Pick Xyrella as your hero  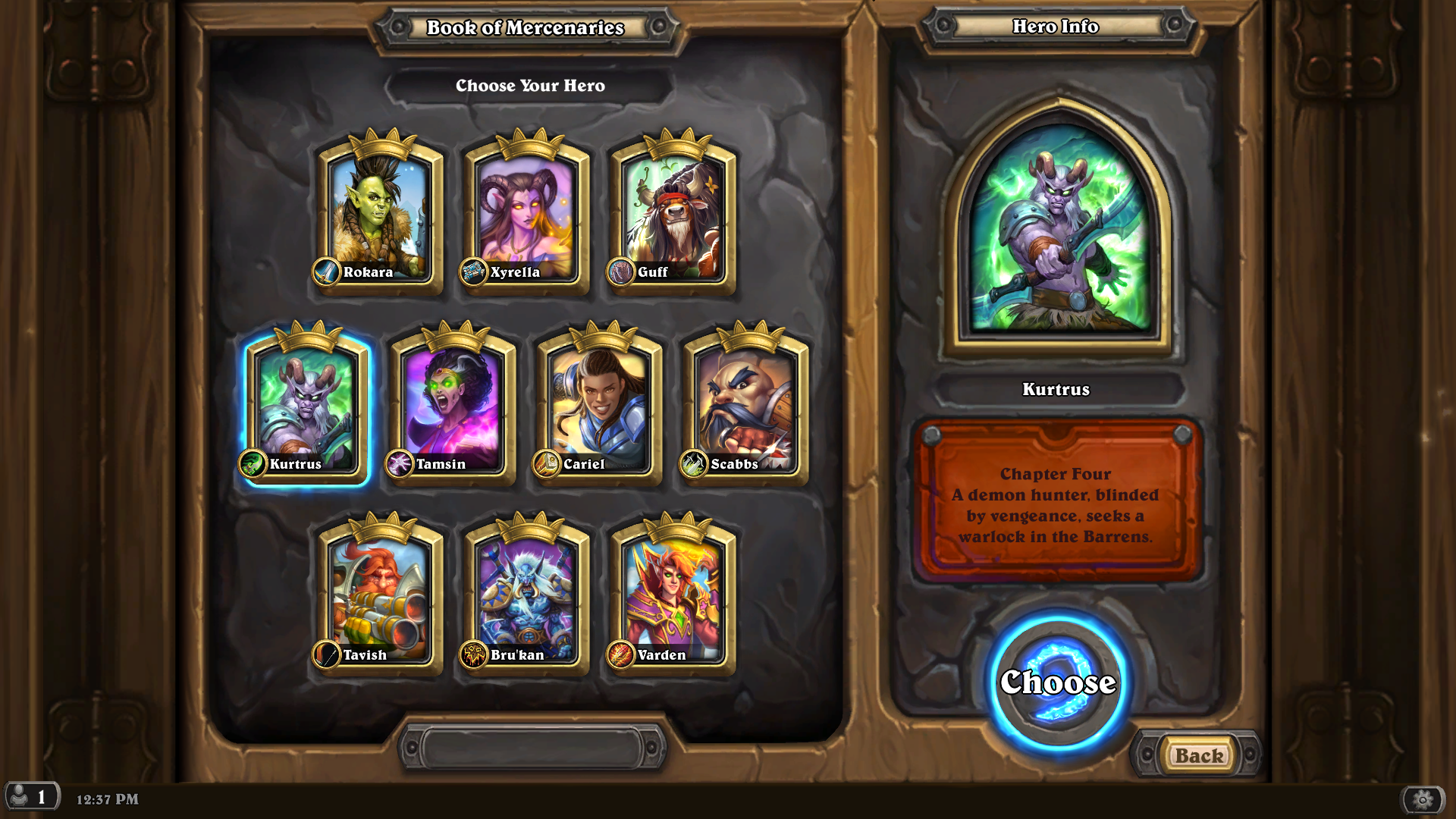[x=526, y=216]
